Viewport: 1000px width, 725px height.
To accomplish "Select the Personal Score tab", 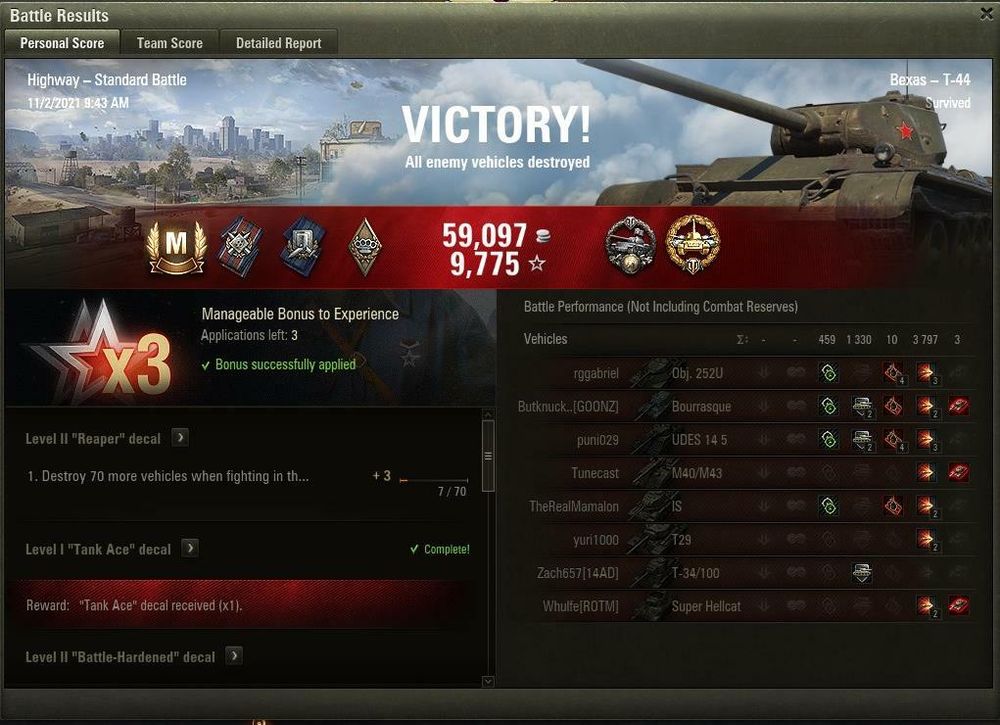I will point(62,43).
